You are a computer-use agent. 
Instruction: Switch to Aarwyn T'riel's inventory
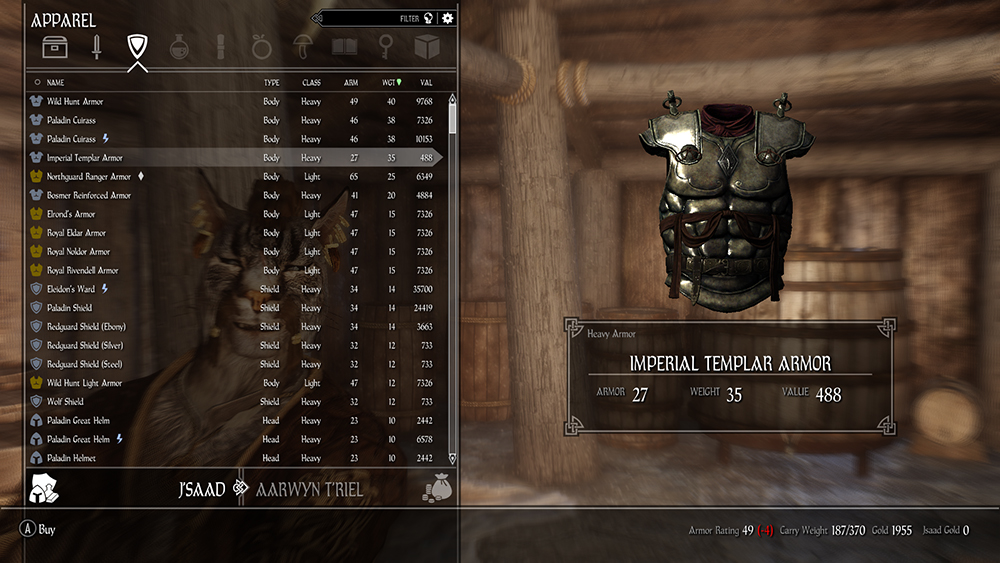[x=309, y=490]
